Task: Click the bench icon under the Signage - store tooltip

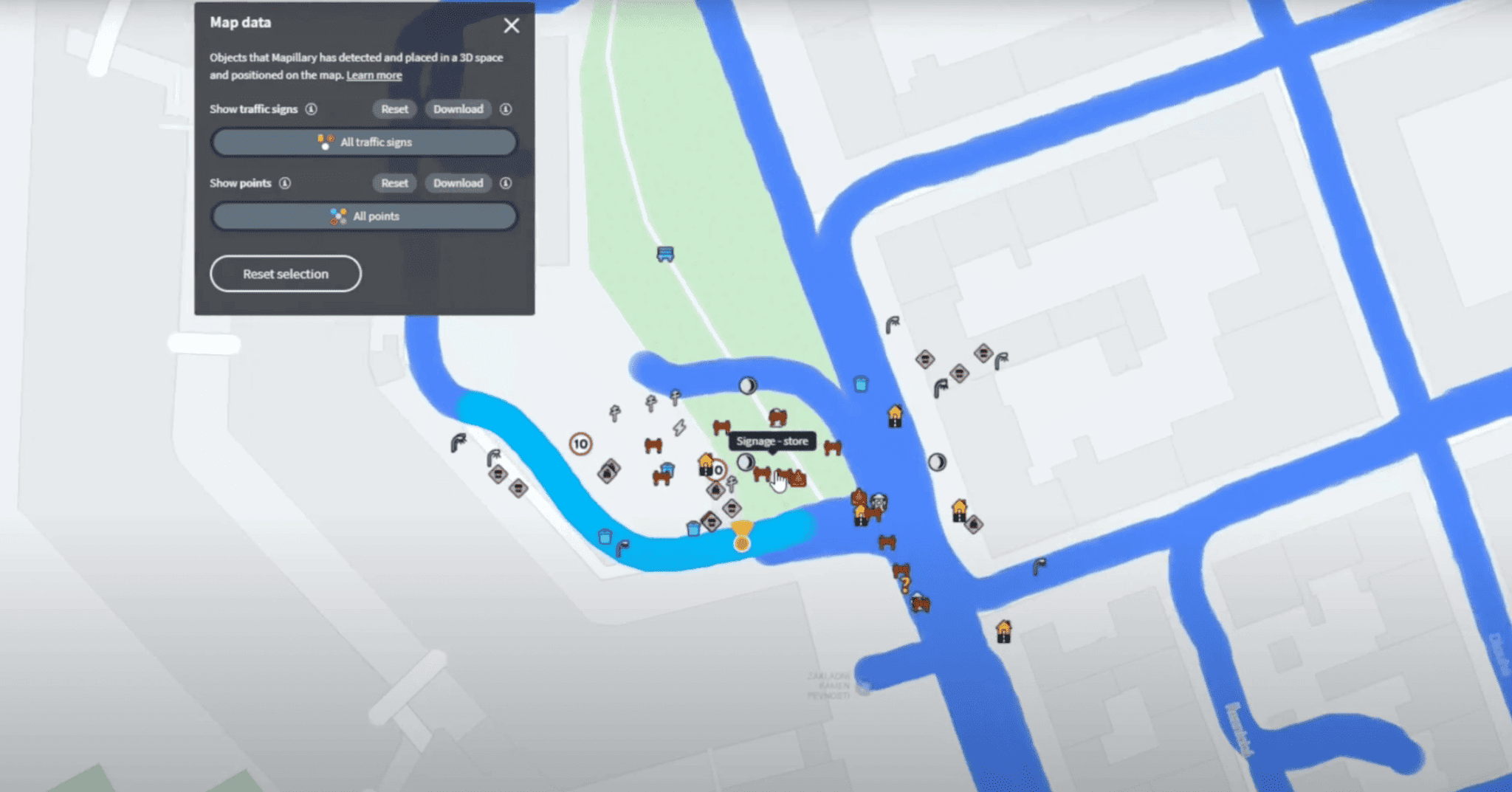Action: pyautogui.click(x=763, y=474)
